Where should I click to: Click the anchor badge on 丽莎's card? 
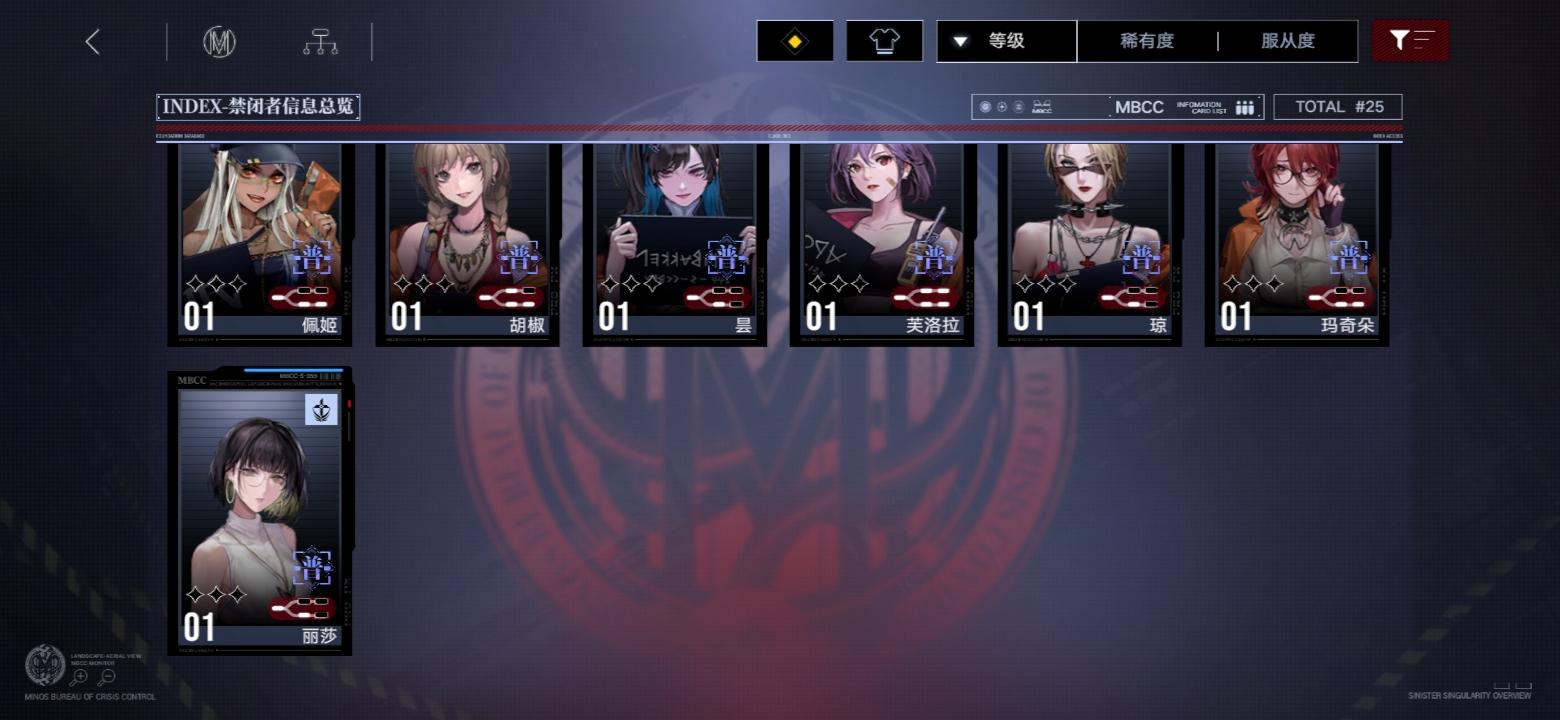pos(320,411)
